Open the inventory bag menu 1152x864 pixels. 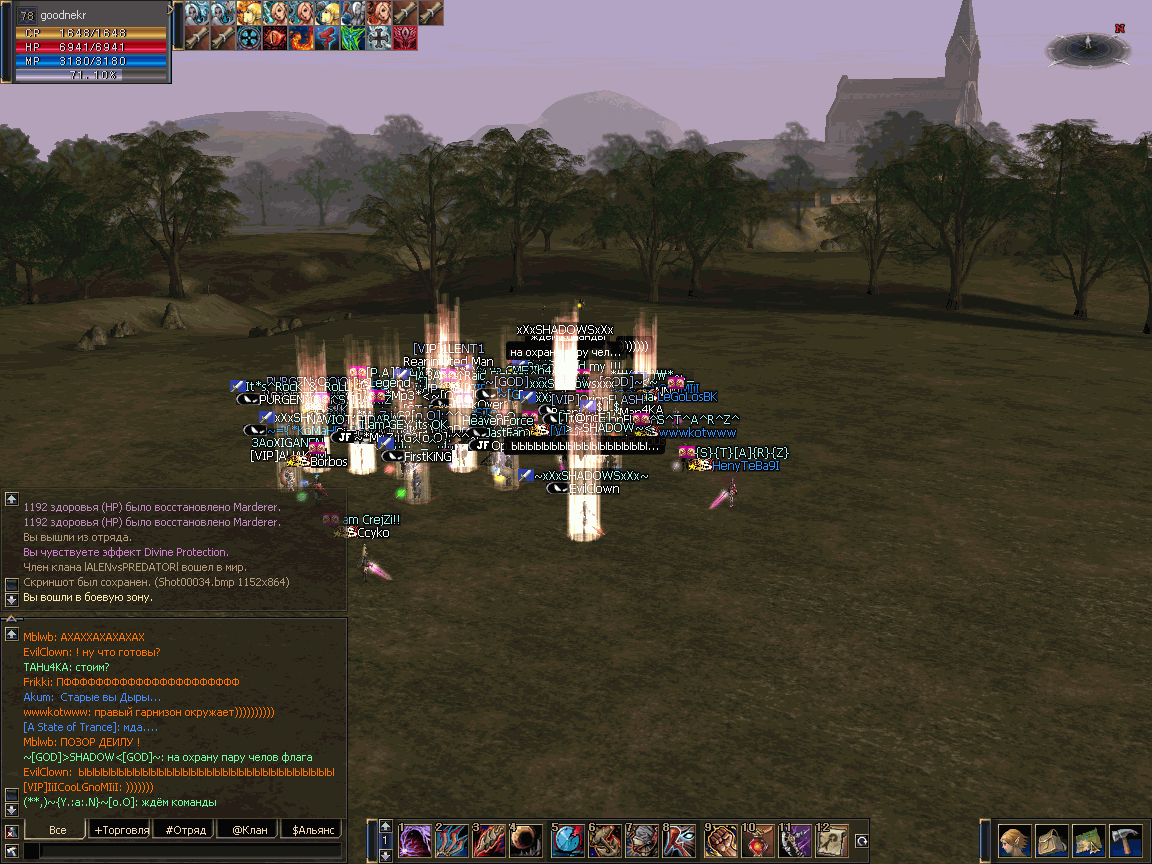coord(1051,839)
